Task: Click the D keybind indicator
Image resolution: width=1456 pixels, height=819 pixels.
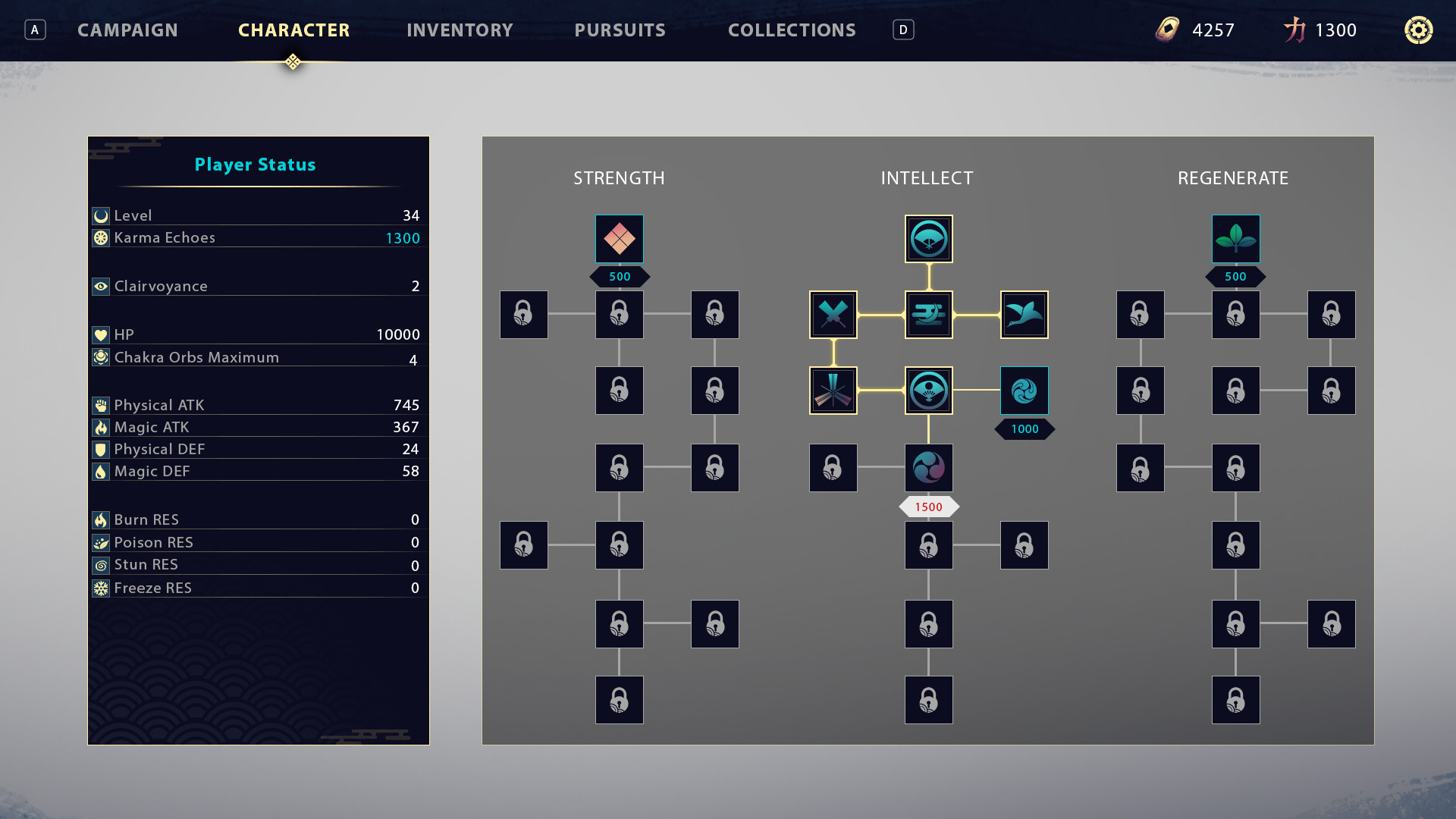Action: 902,30
